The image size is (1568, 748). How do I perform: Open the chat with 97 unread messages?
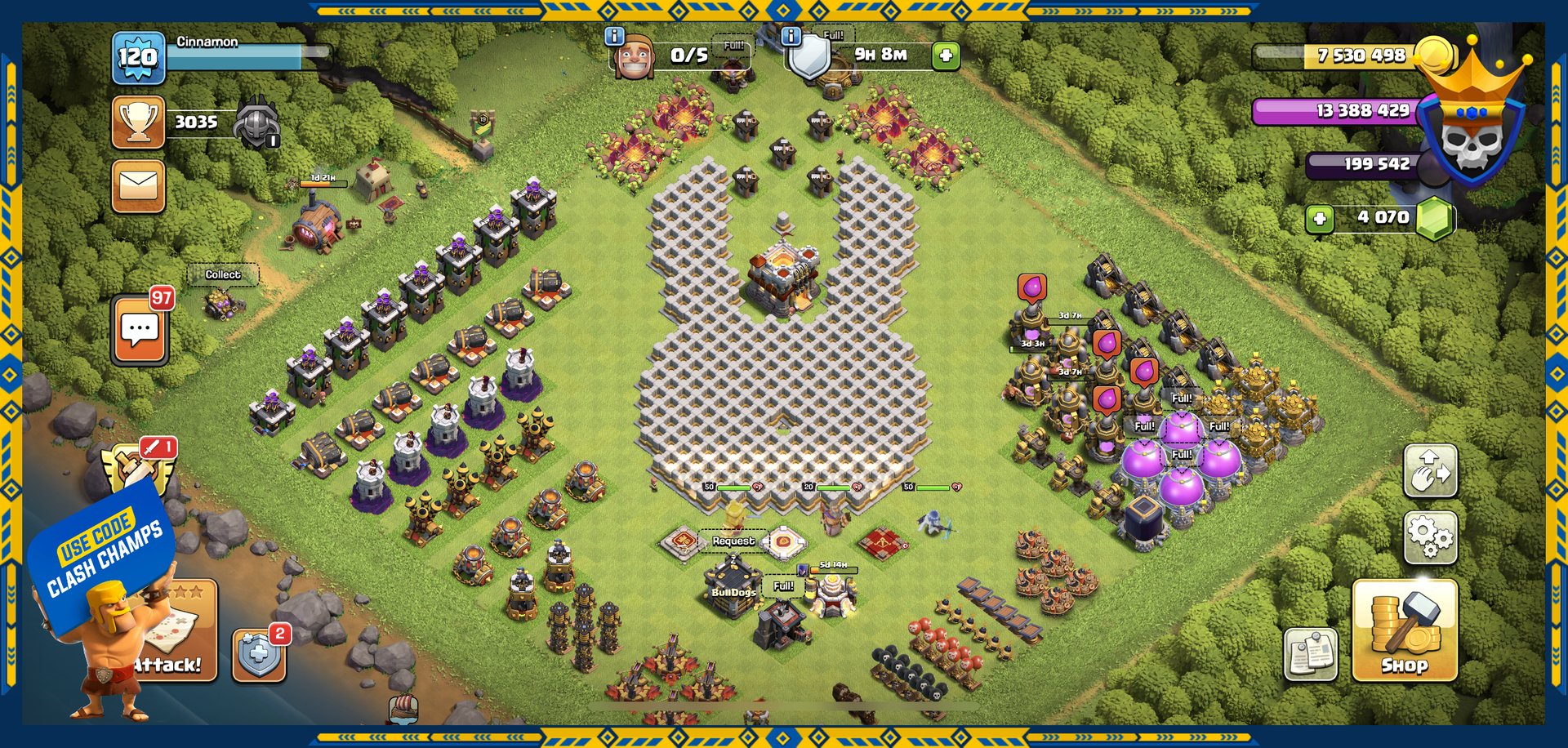[140, 330]
